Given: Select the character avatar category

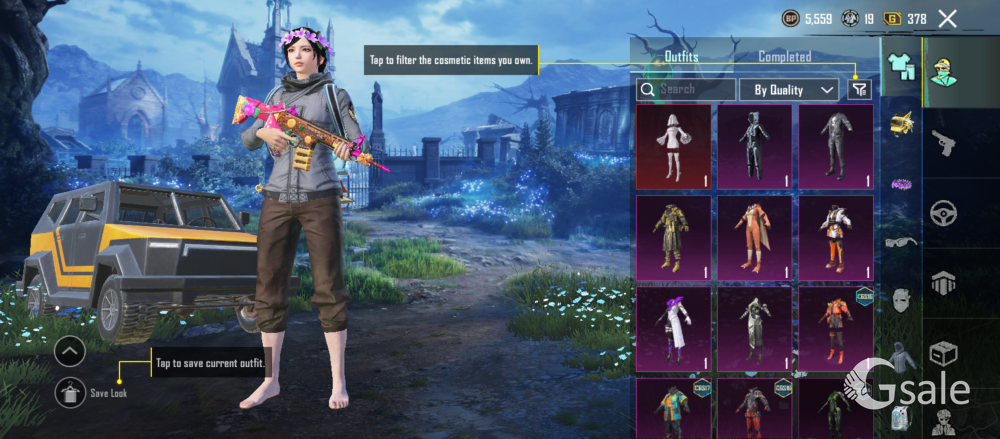Looking at the screenshot, I should coord(944,74).
